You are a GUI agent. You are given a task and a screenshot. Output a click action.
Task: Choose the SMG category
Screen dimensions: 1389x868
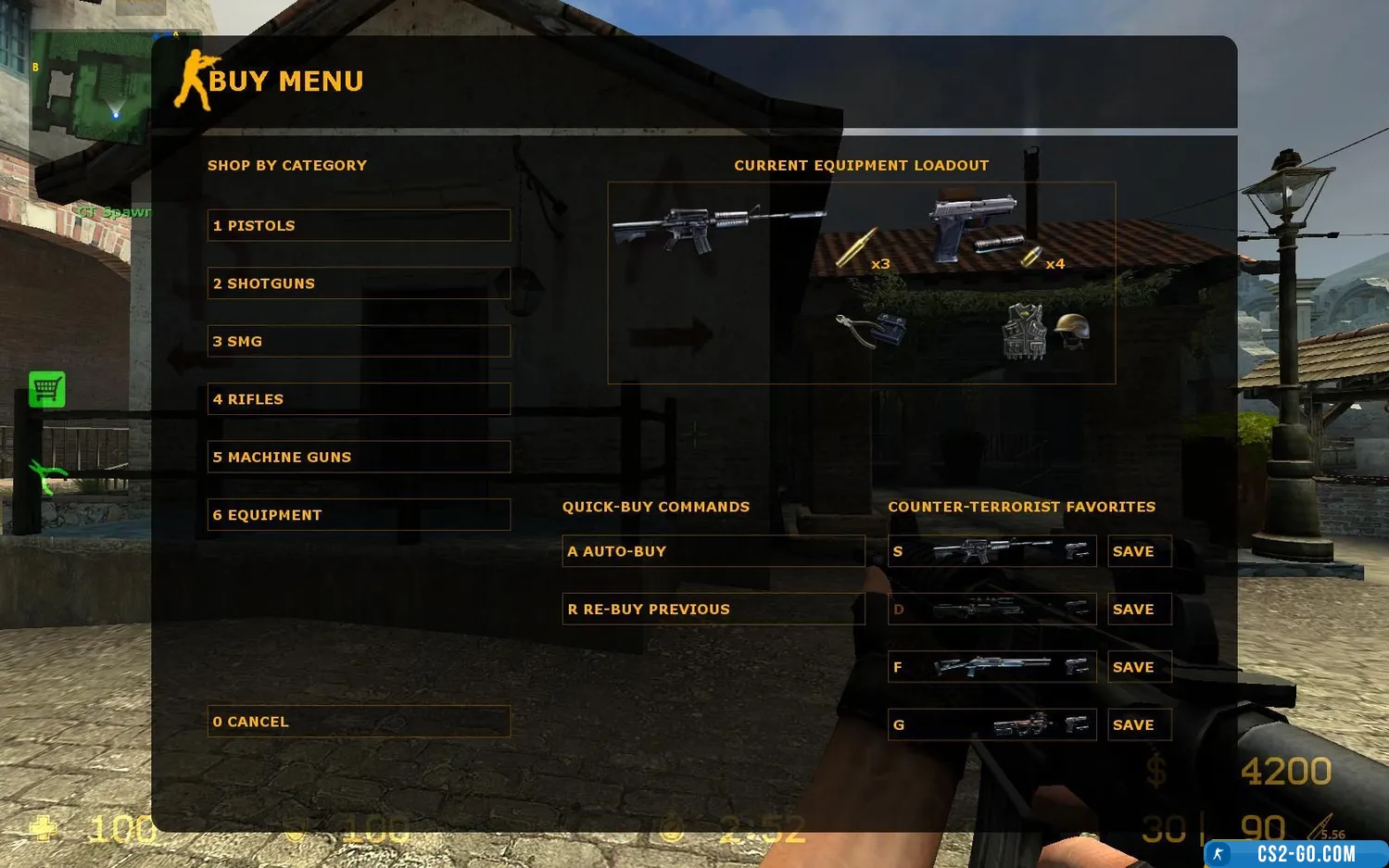(359, 341)
